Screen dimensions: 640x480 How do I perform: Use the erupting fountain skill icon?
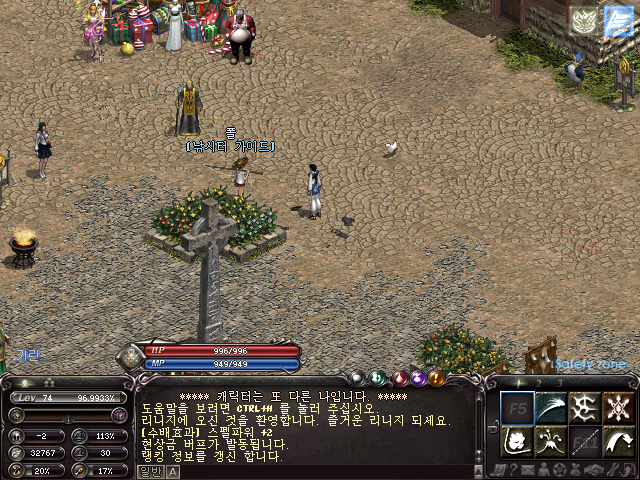click(551, 441)
